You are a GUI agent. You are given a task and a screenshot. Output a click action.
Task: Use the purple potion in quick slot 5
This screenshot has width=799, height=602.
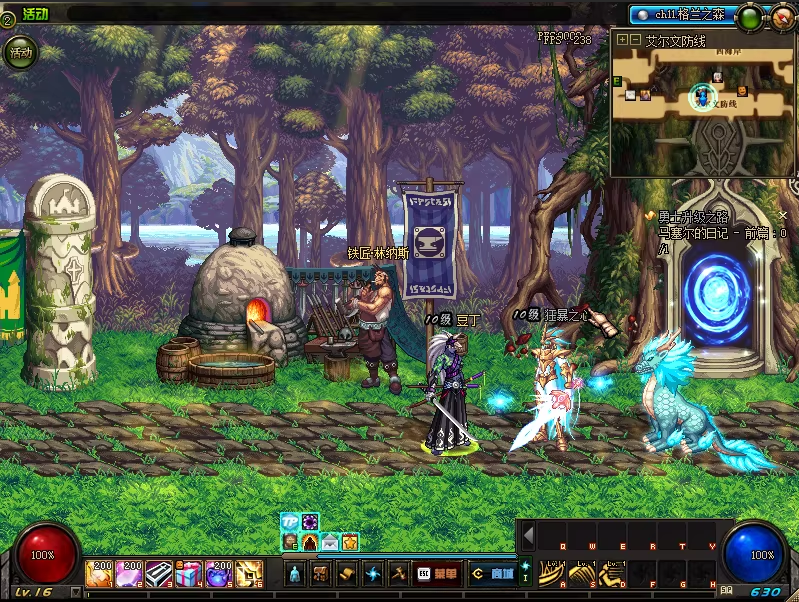pos(218,573)
